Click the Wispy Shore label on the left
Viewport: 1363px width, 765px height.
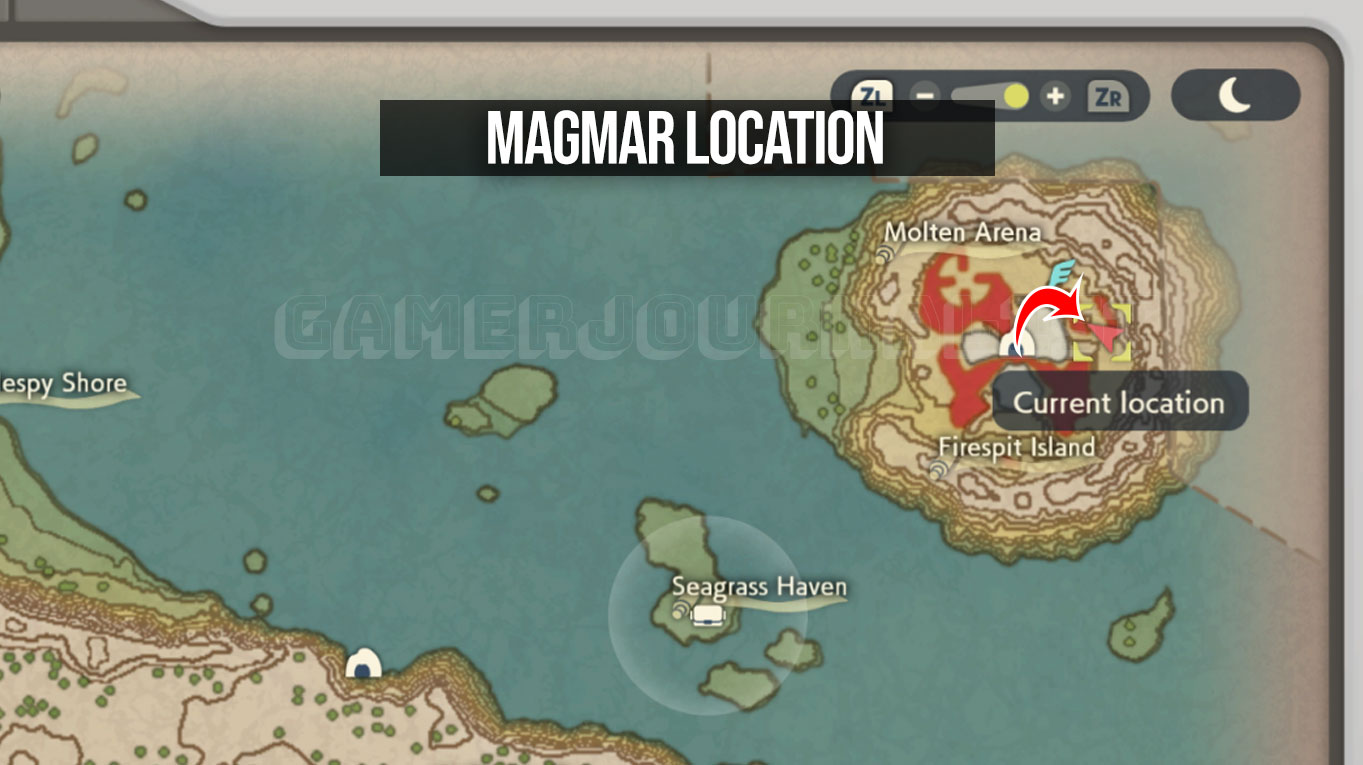coord(62,383)
